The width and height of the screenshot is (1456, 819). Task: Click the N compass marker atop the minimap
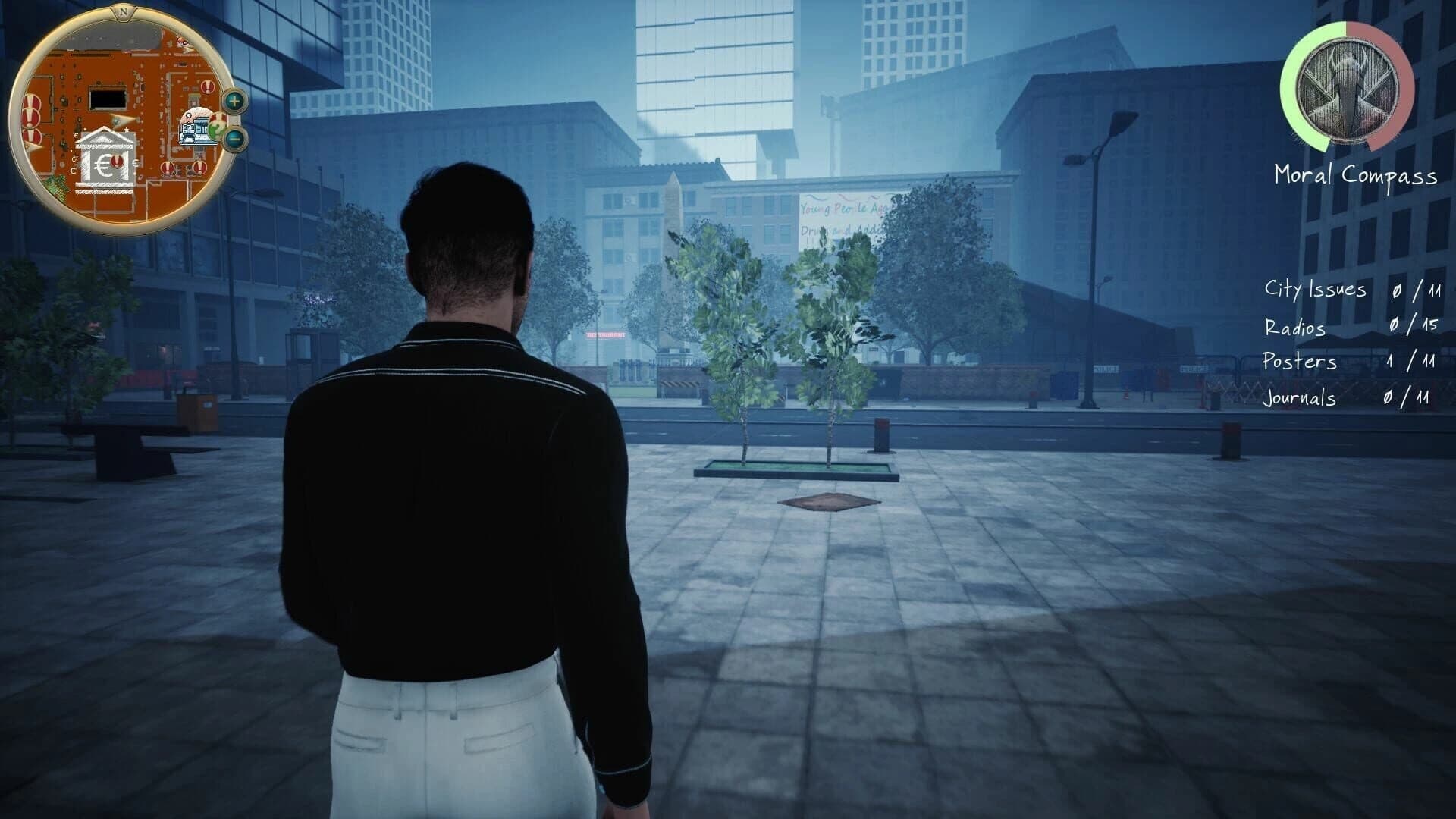124,11
